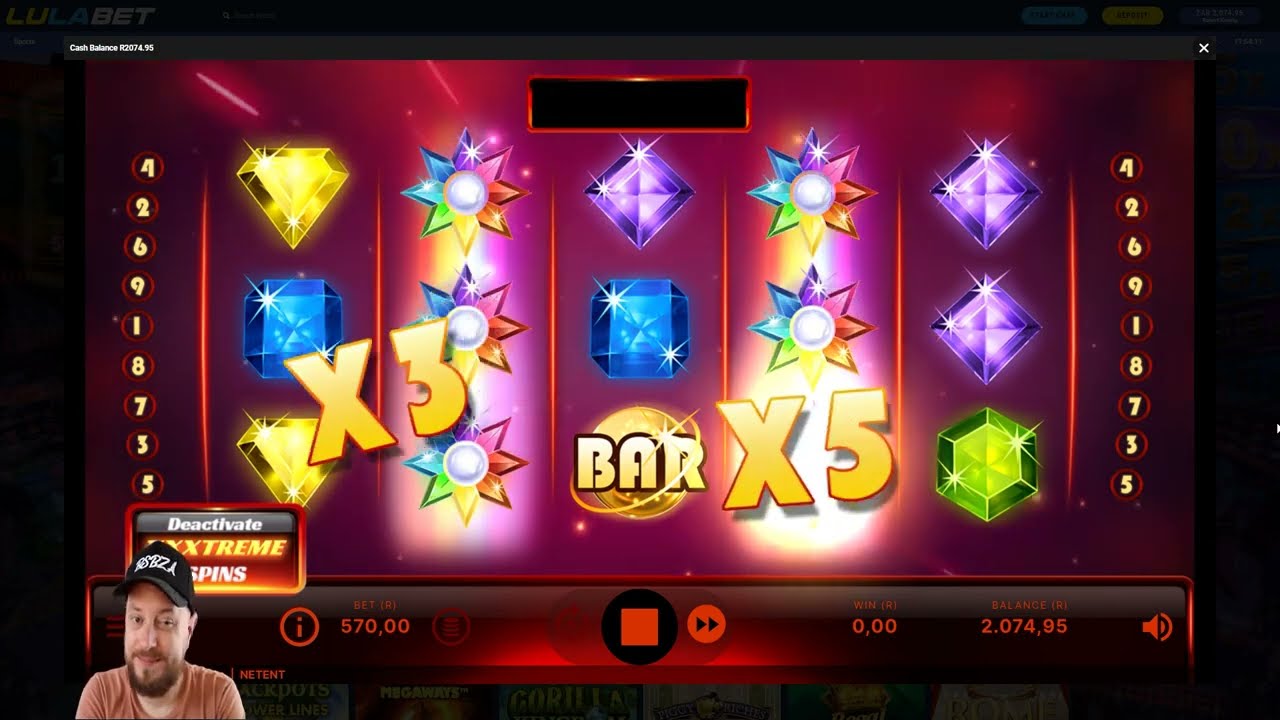Switch to the Sports tab
The height and width of the screenshot is (720, 1280).
(22, 41)
